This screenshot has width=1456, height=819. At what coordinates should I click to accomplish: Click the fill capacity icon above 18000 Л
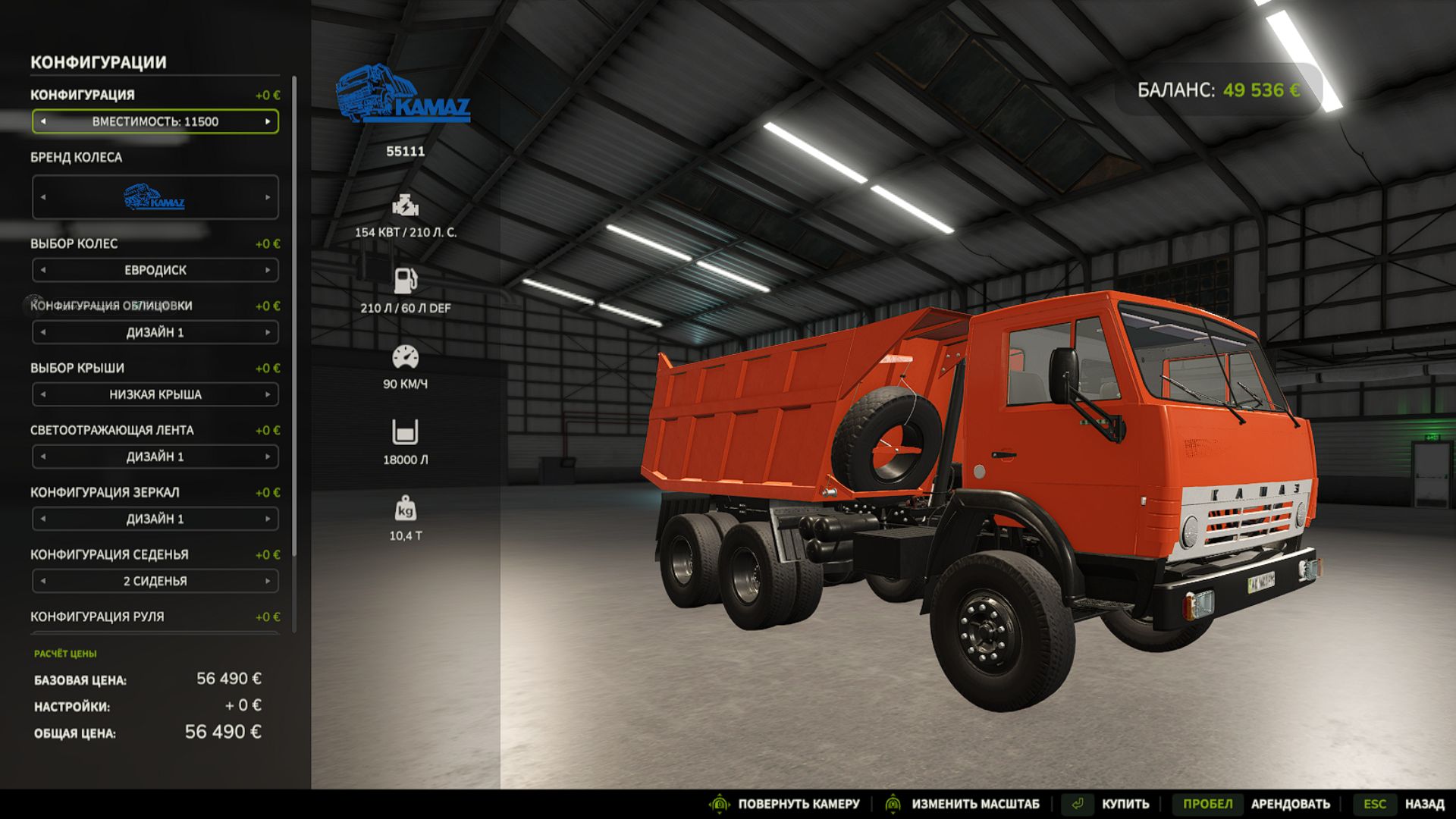pos(406,430)
